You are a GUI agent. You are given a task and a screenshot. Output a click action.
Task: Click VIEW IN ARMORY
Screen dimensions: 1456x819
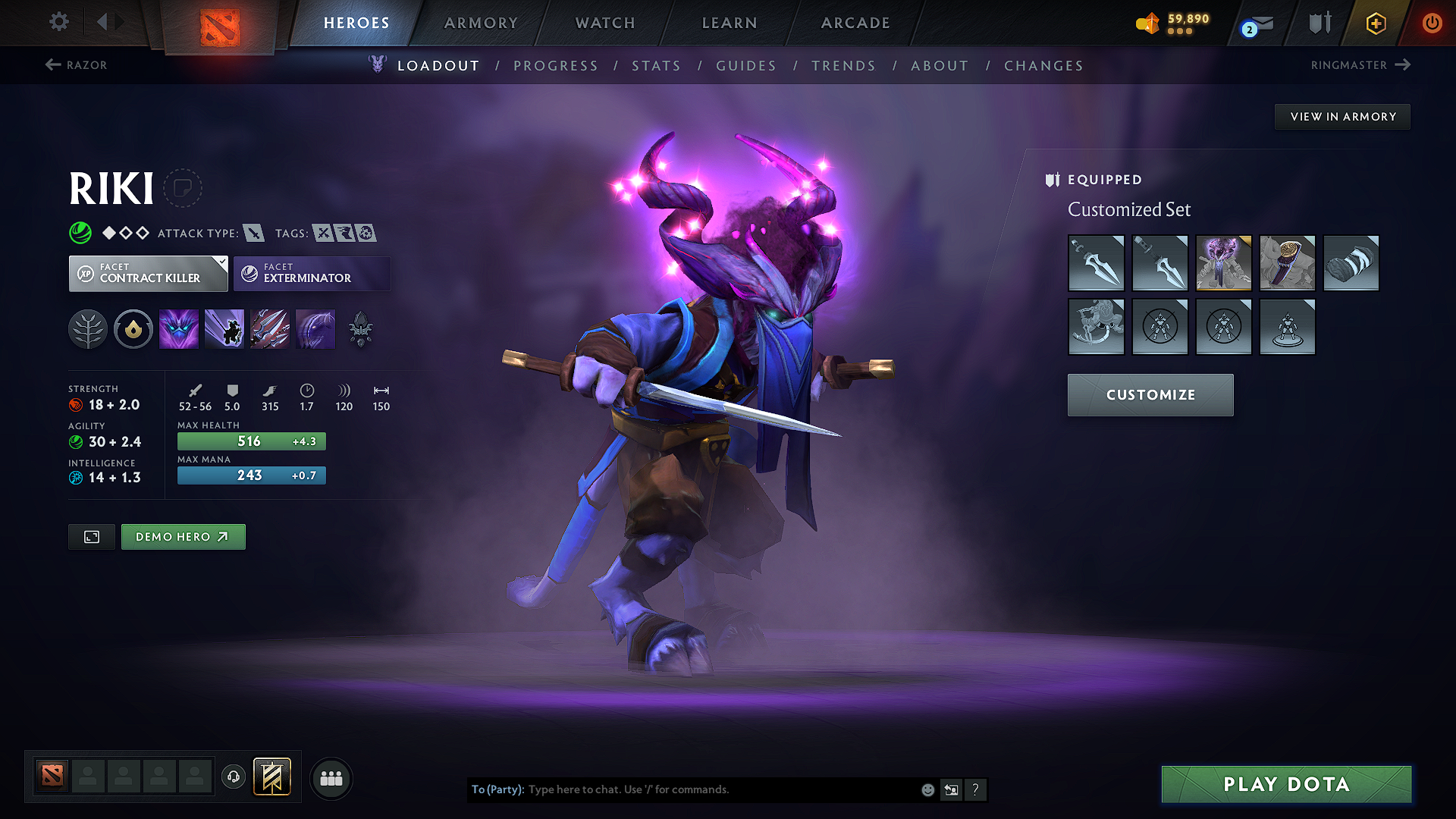[1342, 116]
